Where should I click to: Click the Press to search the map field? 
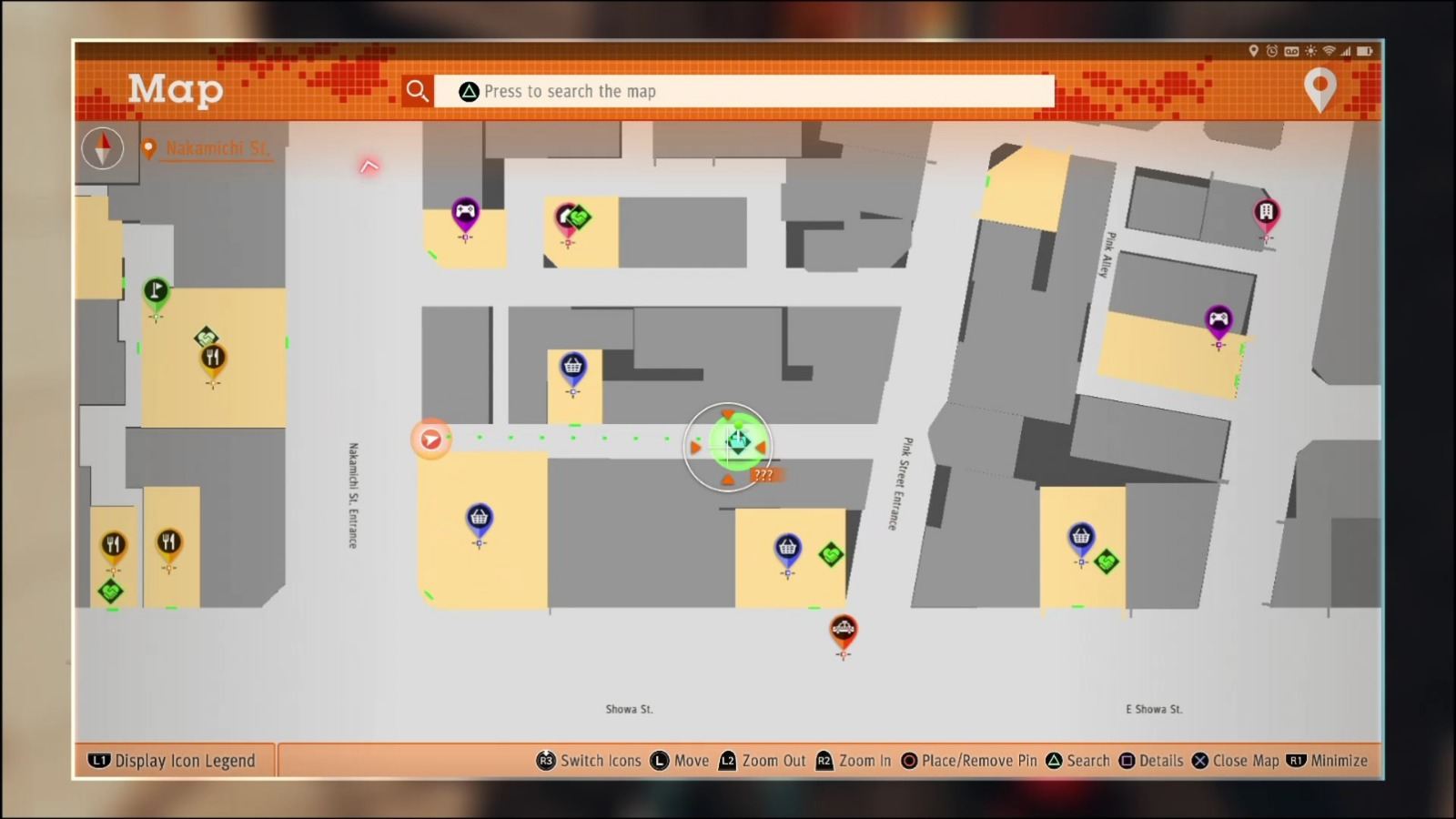(746, 91)
